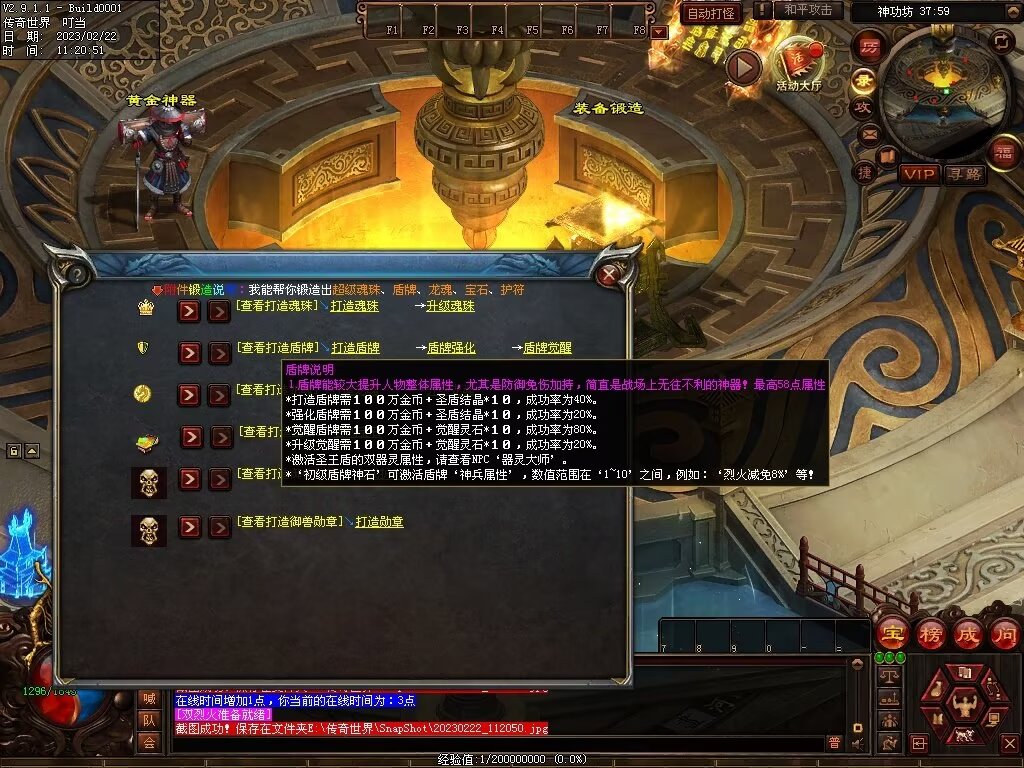
Task: Switch the 和平攻击 attack mode
Action: pos(807,10)
